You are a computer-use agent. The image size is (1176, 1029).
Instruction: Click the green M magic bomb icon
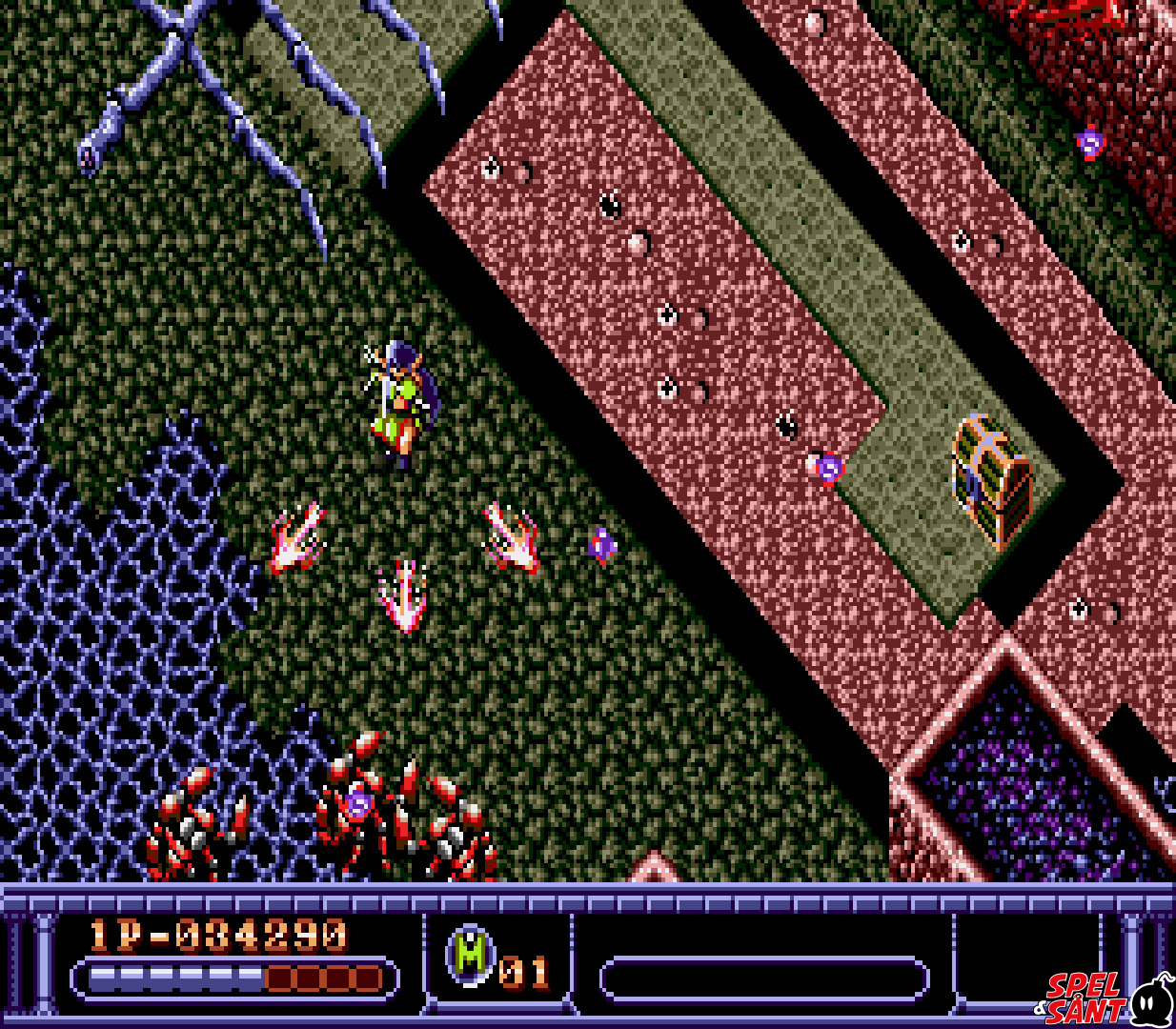click(472, 955)
